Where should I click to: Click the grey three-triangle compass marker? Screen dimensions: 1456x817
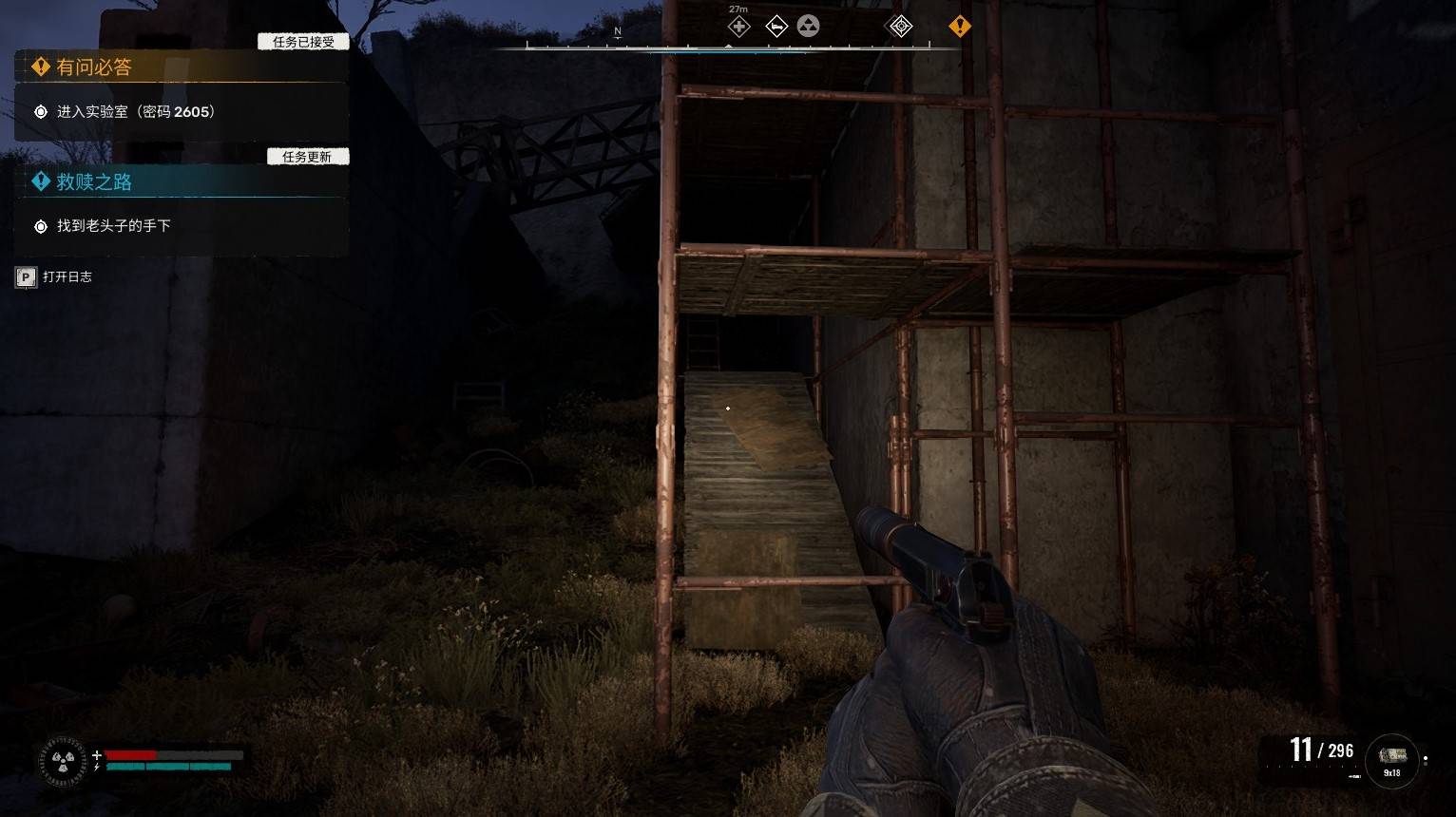point(808,27)
